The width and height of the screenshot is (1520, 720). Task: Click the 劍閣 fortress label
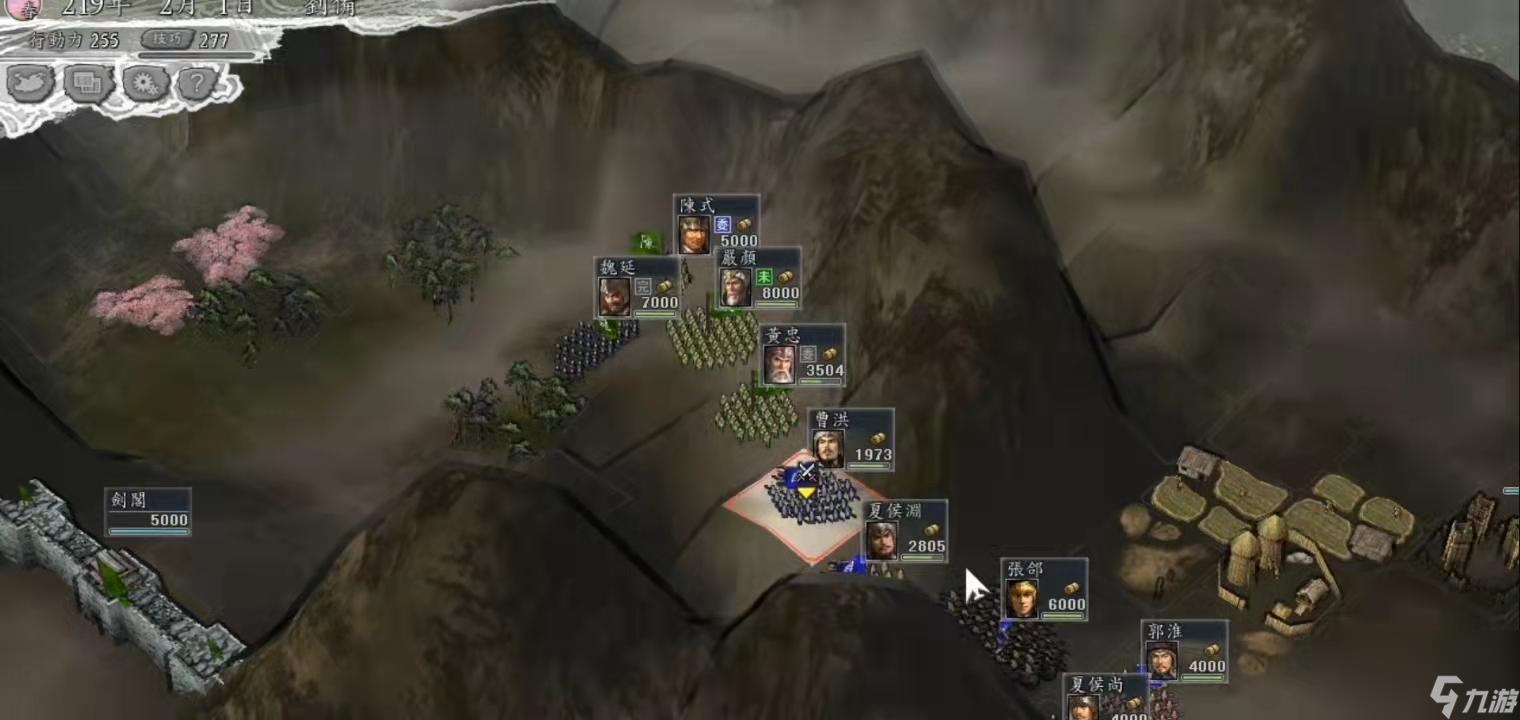point(131,500)
